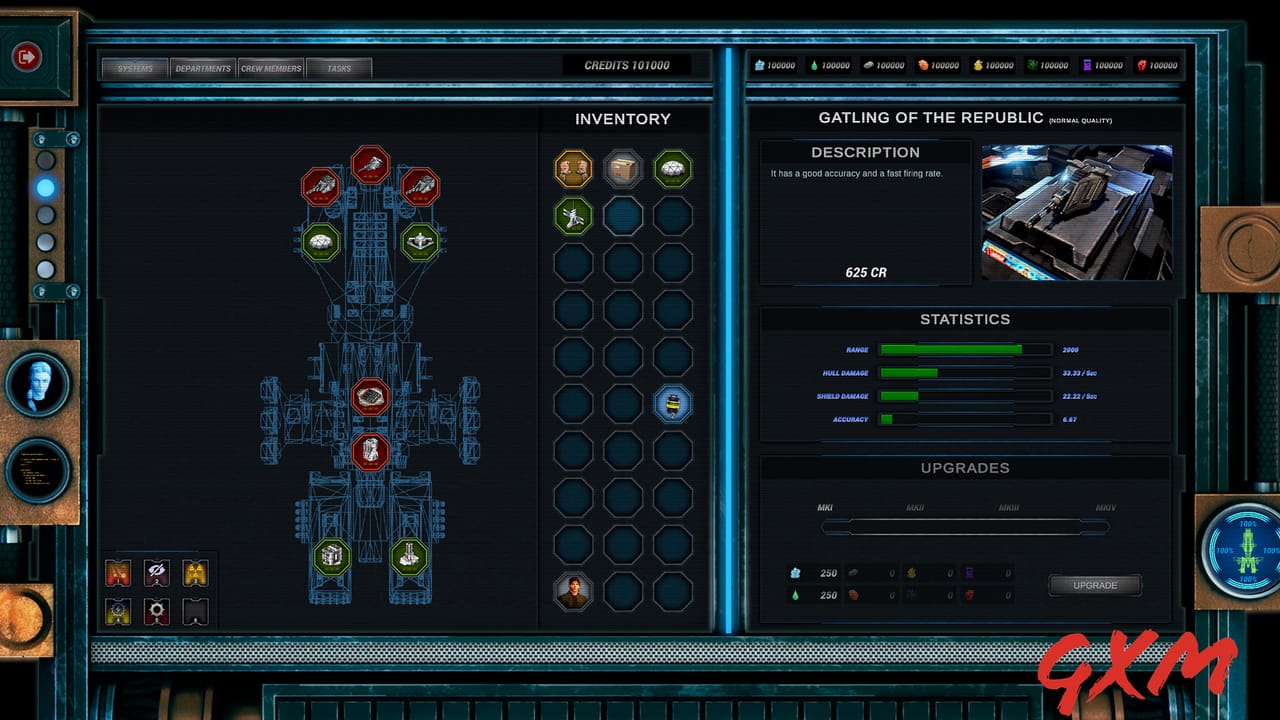The image size is (1280, 720).
Task: View the Gatling of the Republic preview image
Action: (x=1077, y=212)
